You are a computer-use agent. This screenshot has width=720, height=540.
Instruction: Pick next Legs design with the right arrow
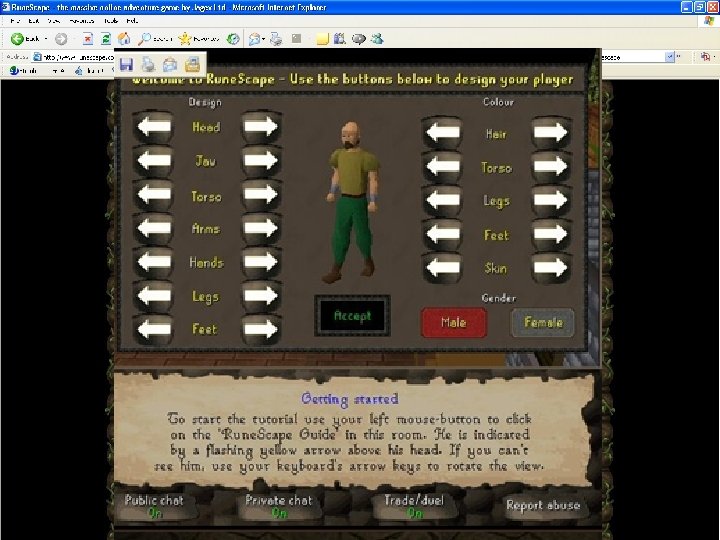[261, 296]
